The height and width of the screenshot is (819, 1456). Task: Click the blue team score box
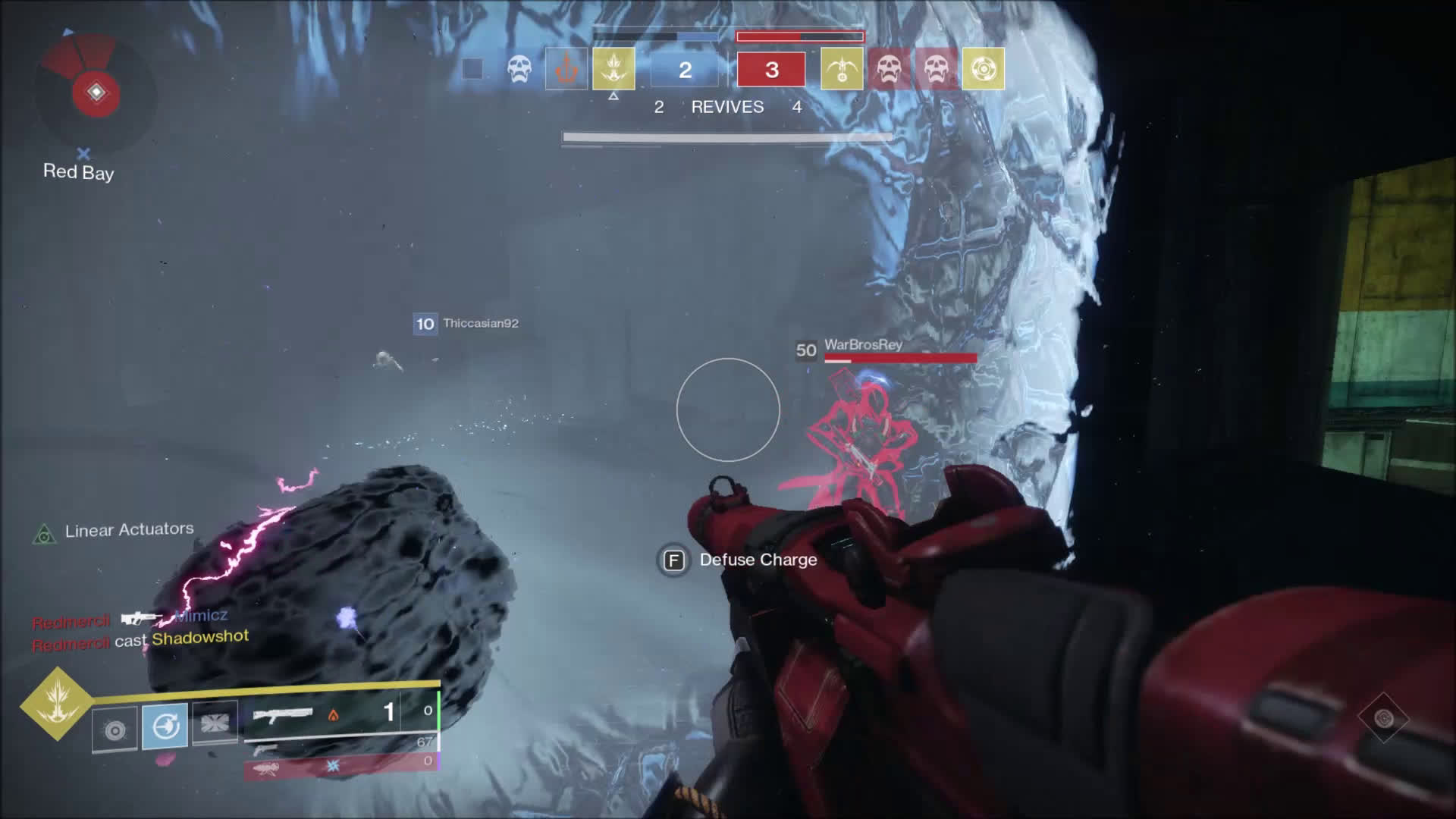tap(685, 70)
